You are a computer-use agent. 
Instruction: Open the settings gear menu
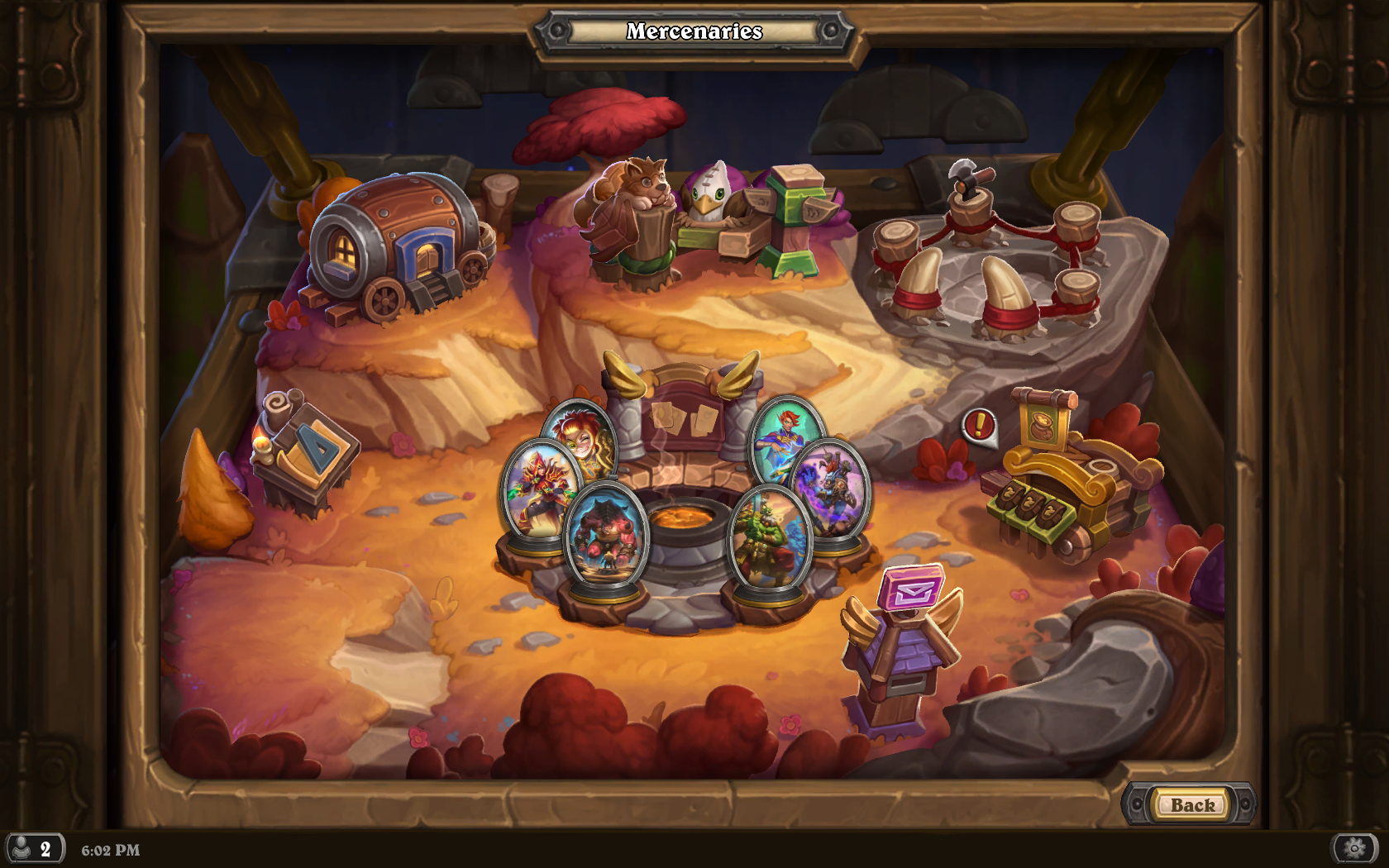(1354, 848)
